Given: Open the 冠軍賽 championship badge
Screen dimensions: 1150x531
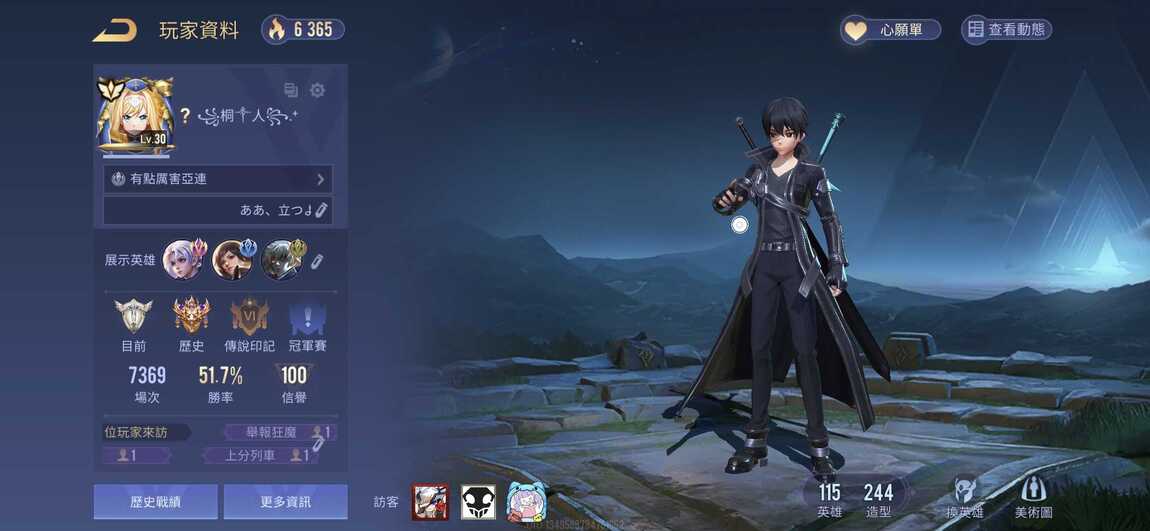Looking at the screenshot, I should pyautogui.click(x=307, y=318).
